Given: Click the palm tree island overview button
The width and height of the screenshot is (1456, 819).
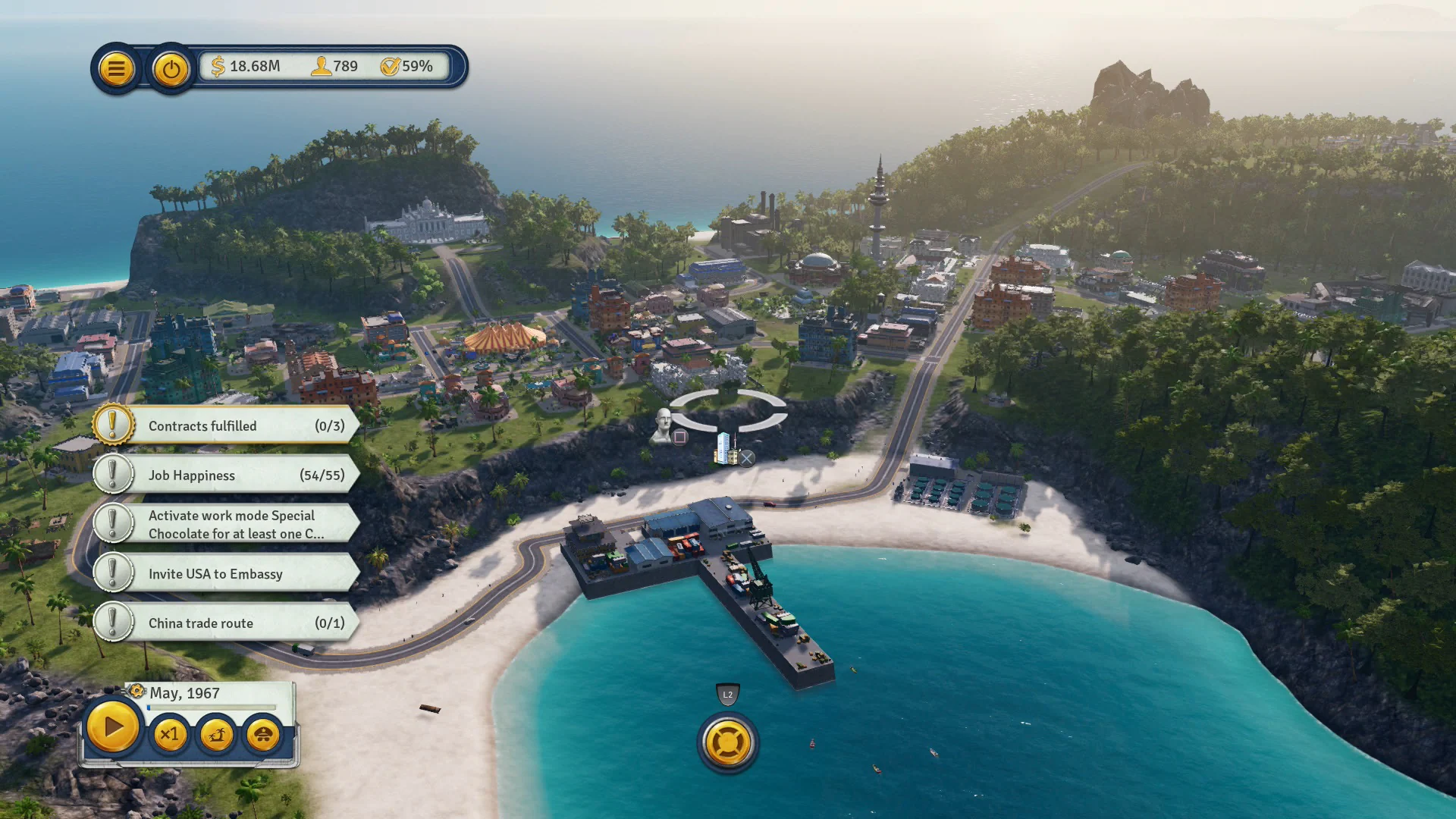Looking at the screenshot, I should [215, 733].
